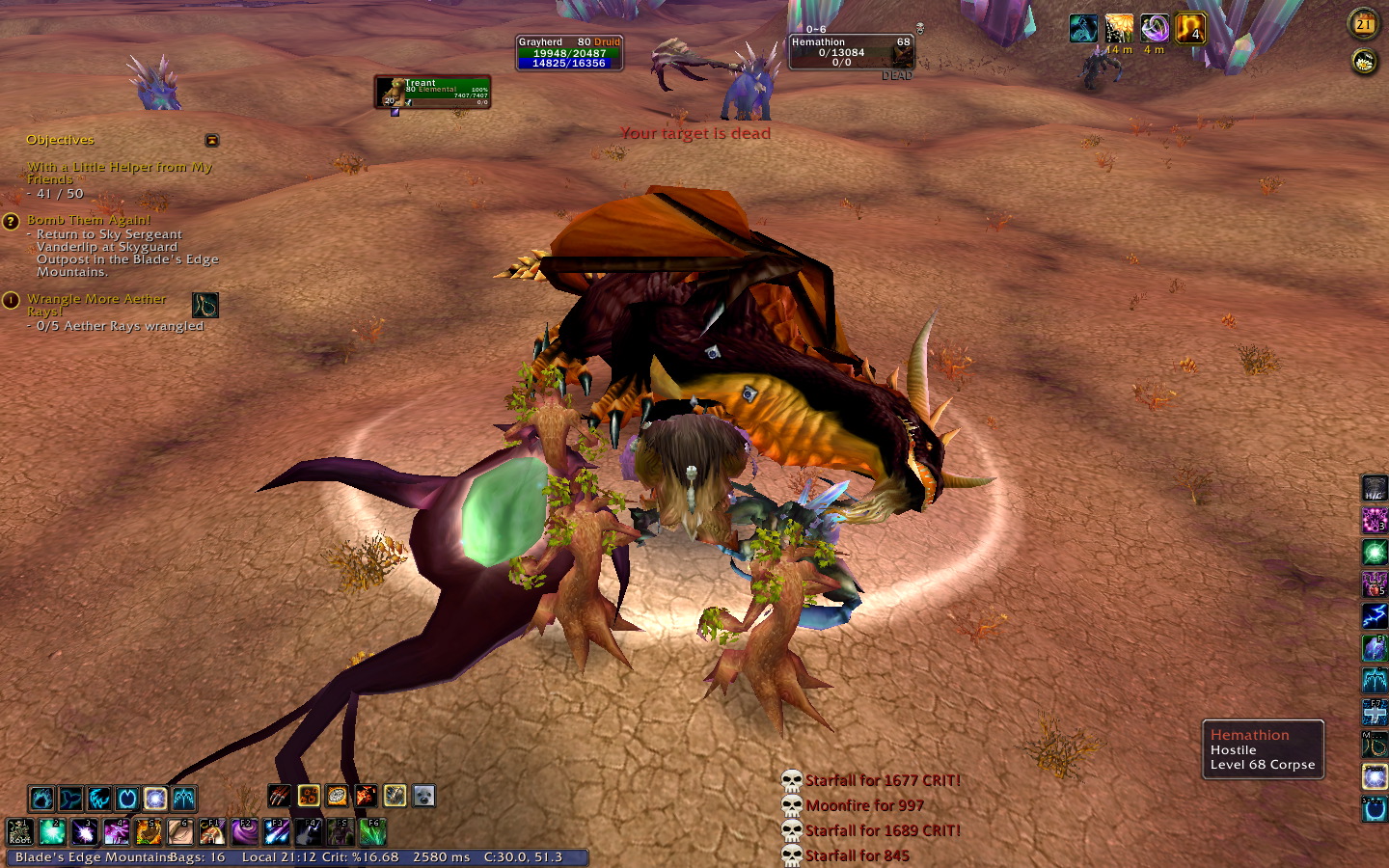The height and width of the screenshot is (868, 1389).
Task: Switch to Bear Form stance
Action: [41, 799]
